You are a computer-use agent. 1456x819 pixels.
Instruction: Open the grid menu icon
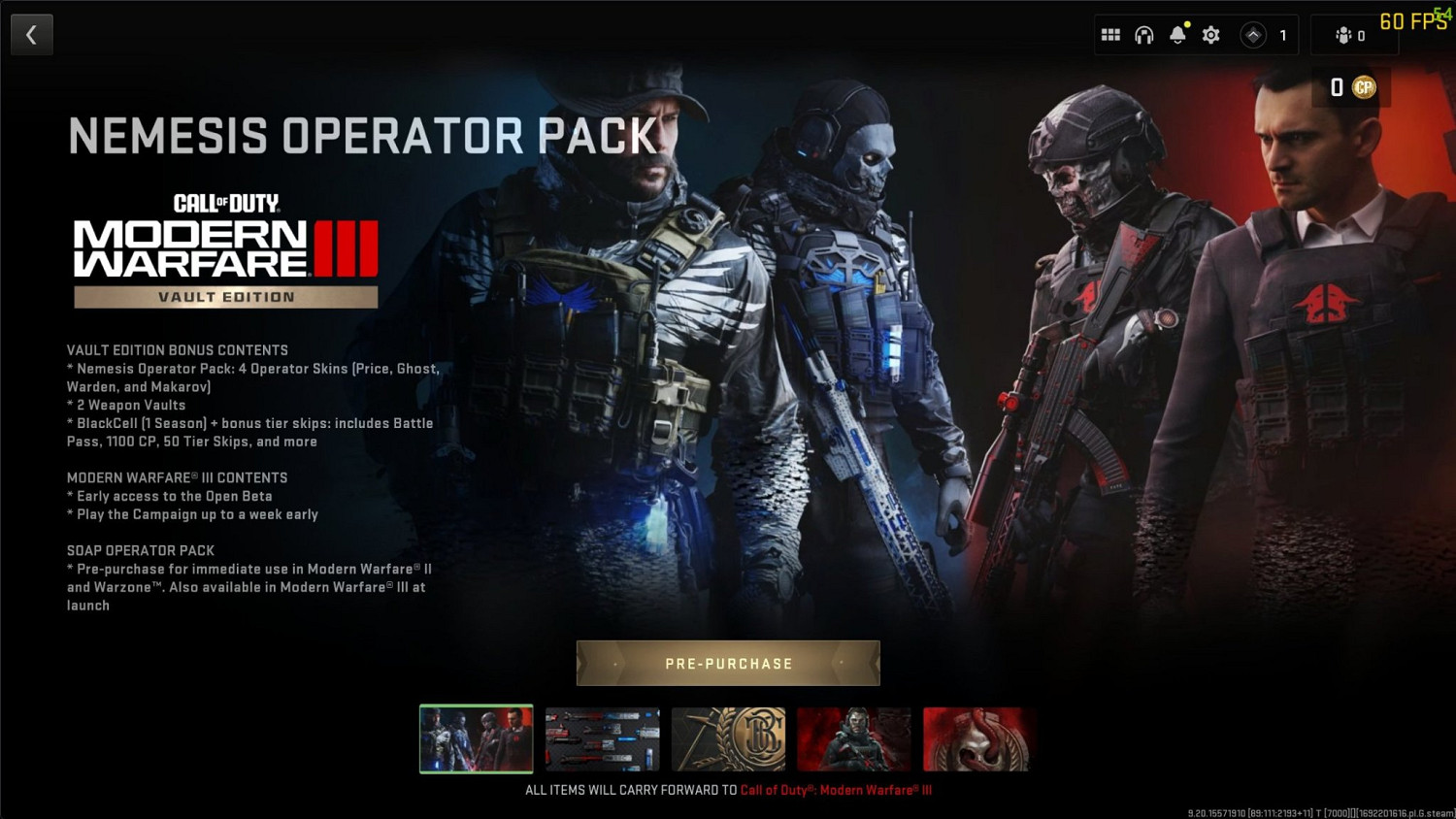coord(1110,34)
